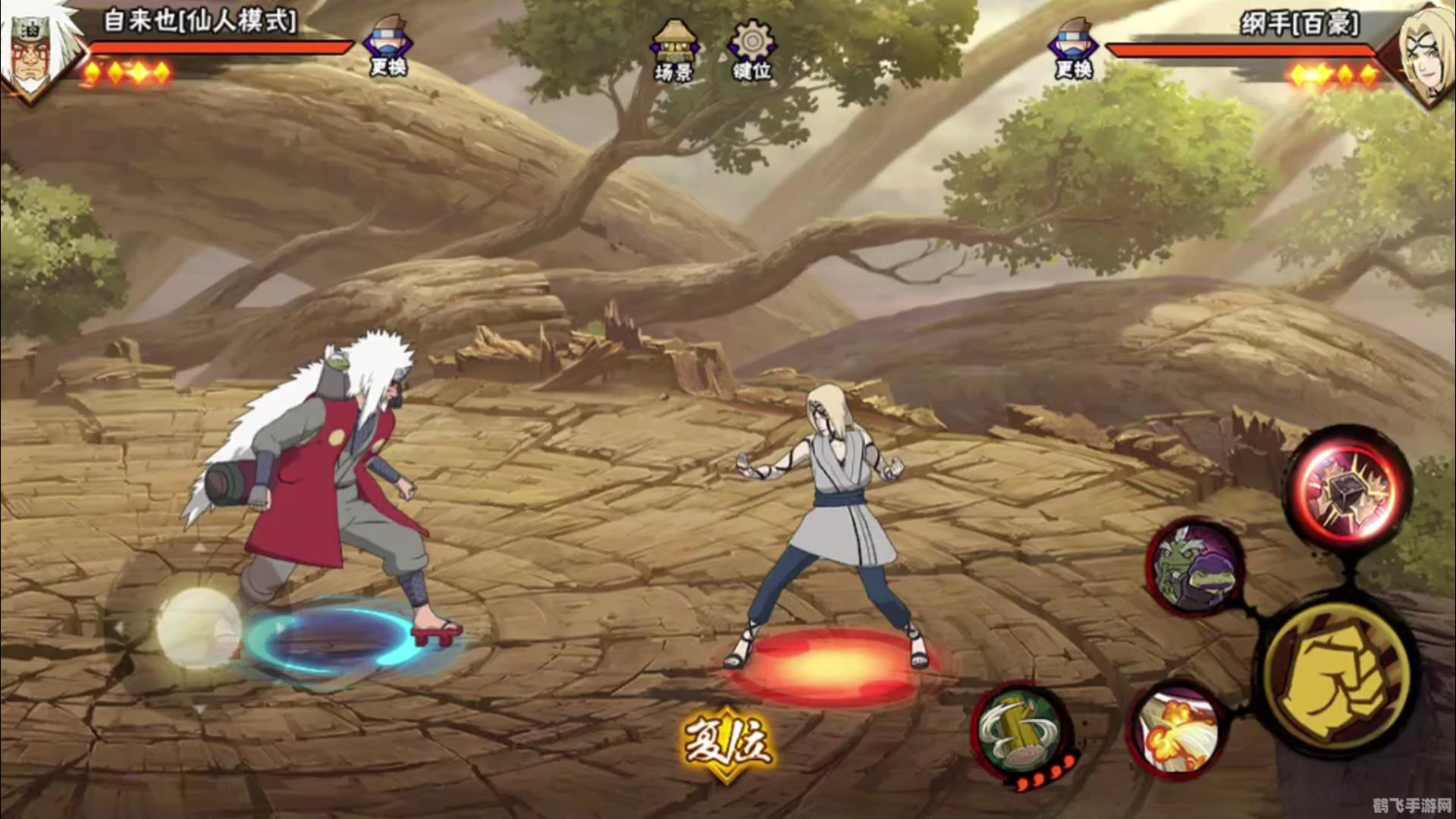The image size is (1456, 819).
Task: Tap the right 更换 opponent swap button
Action: 1073,49
